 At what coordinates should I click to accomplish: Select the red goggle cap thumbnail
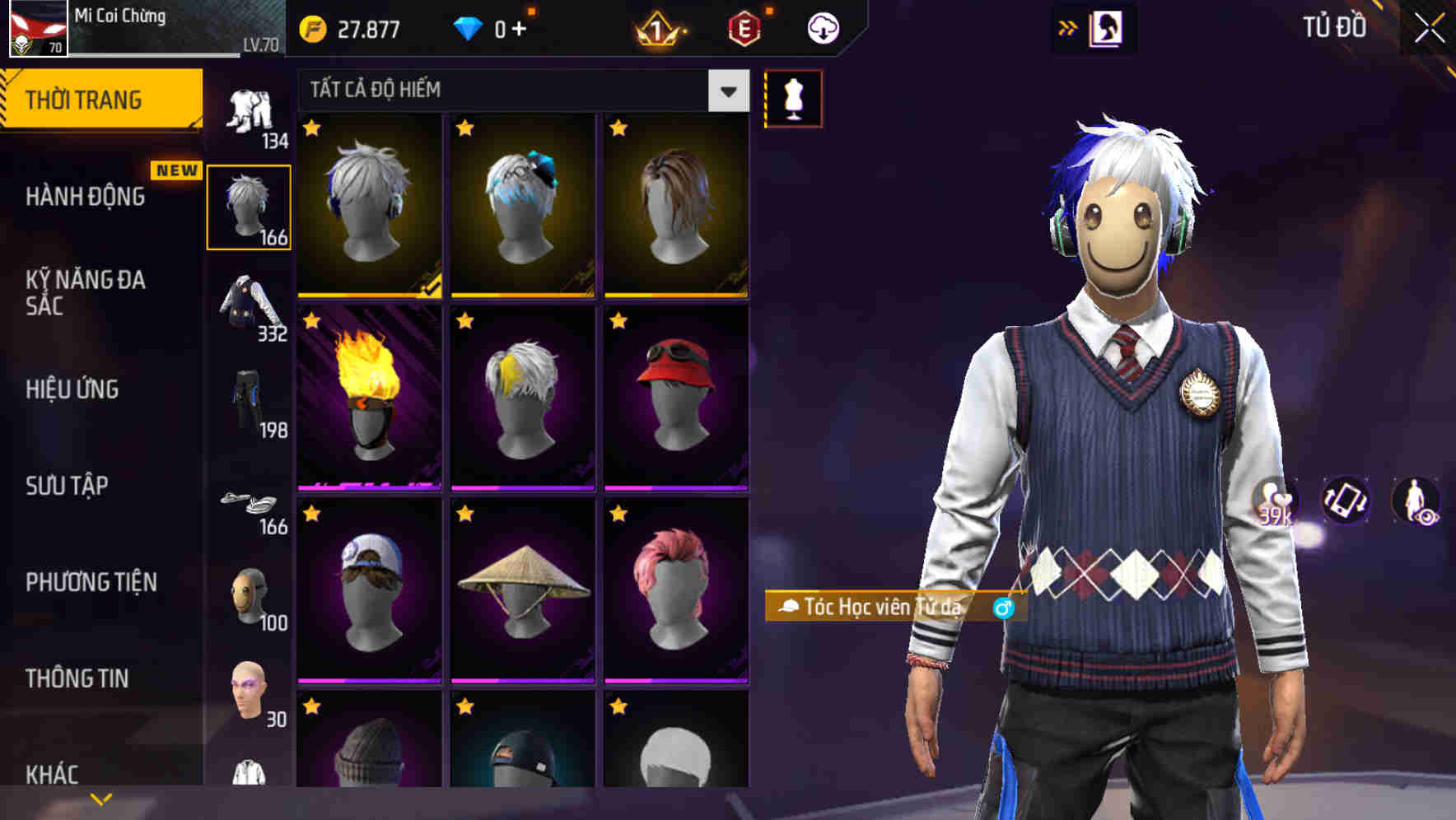pos(675,395)
